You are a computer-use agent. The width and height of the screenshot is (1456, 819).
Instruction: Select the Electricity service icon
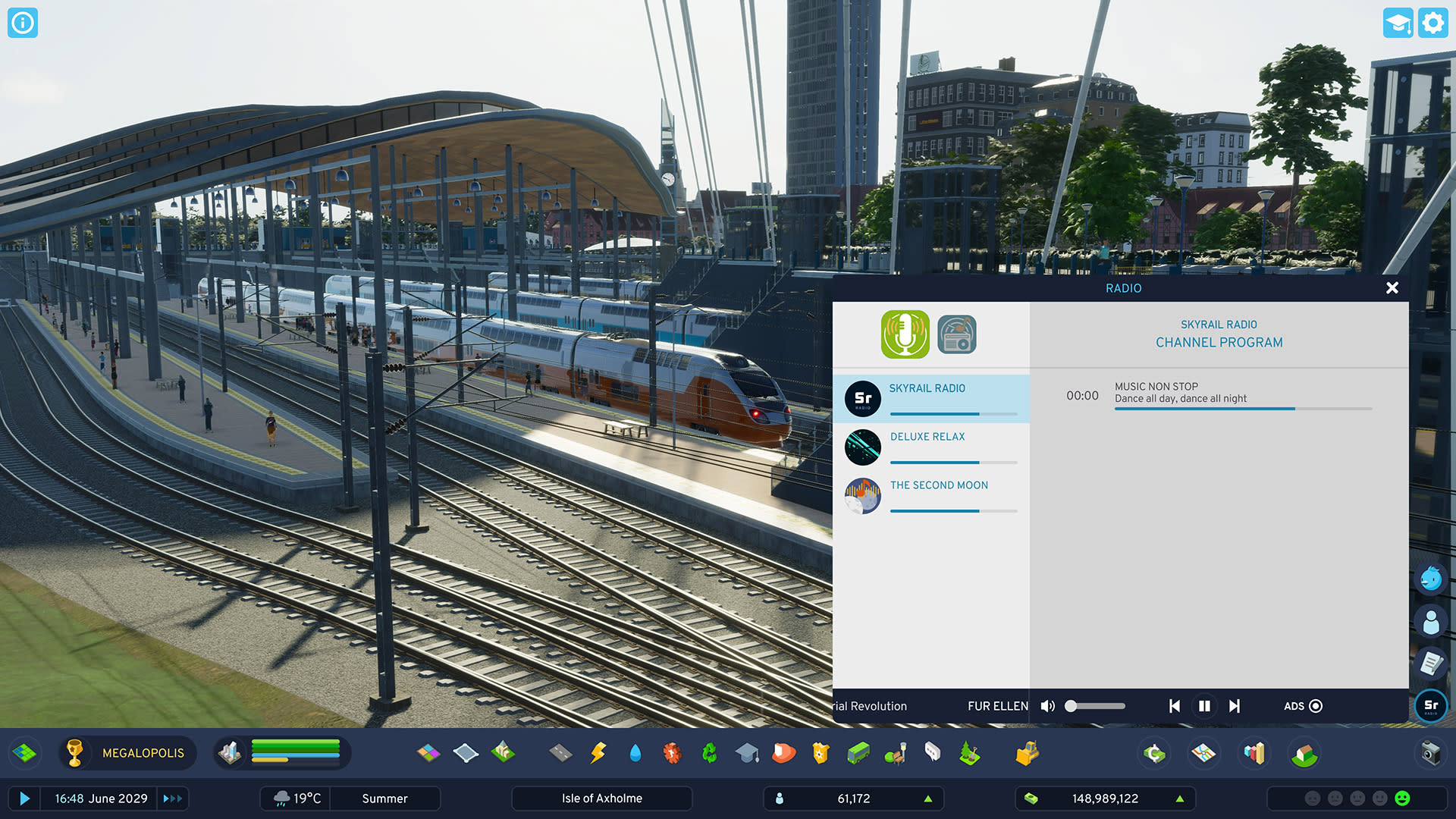[598, 753]
